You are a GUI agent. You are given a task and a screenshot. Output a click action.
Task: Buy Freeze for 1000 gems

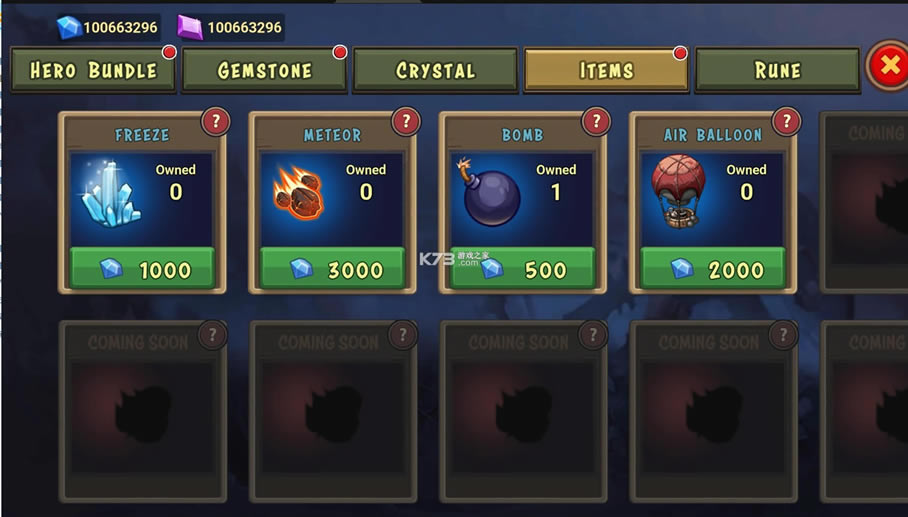[142, 269]
